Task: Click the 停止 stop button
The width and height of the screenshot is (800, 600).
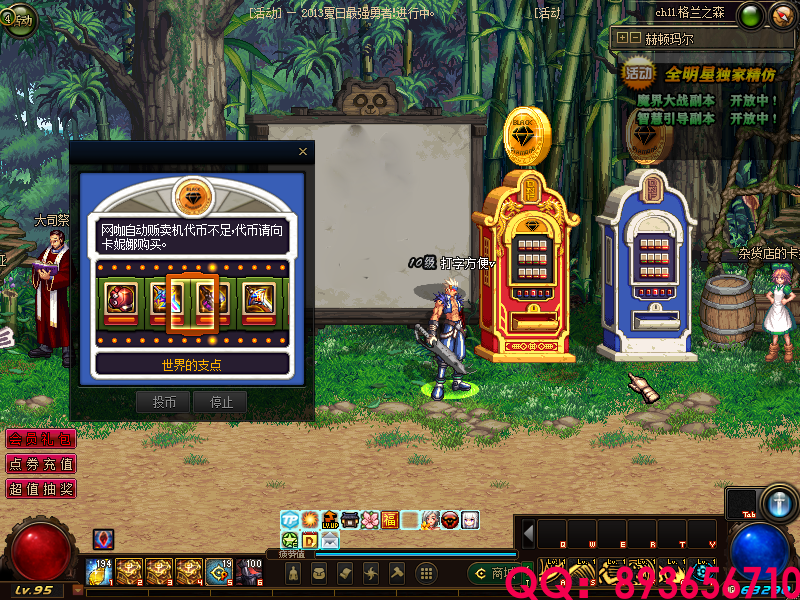Action: pos(220,402)
